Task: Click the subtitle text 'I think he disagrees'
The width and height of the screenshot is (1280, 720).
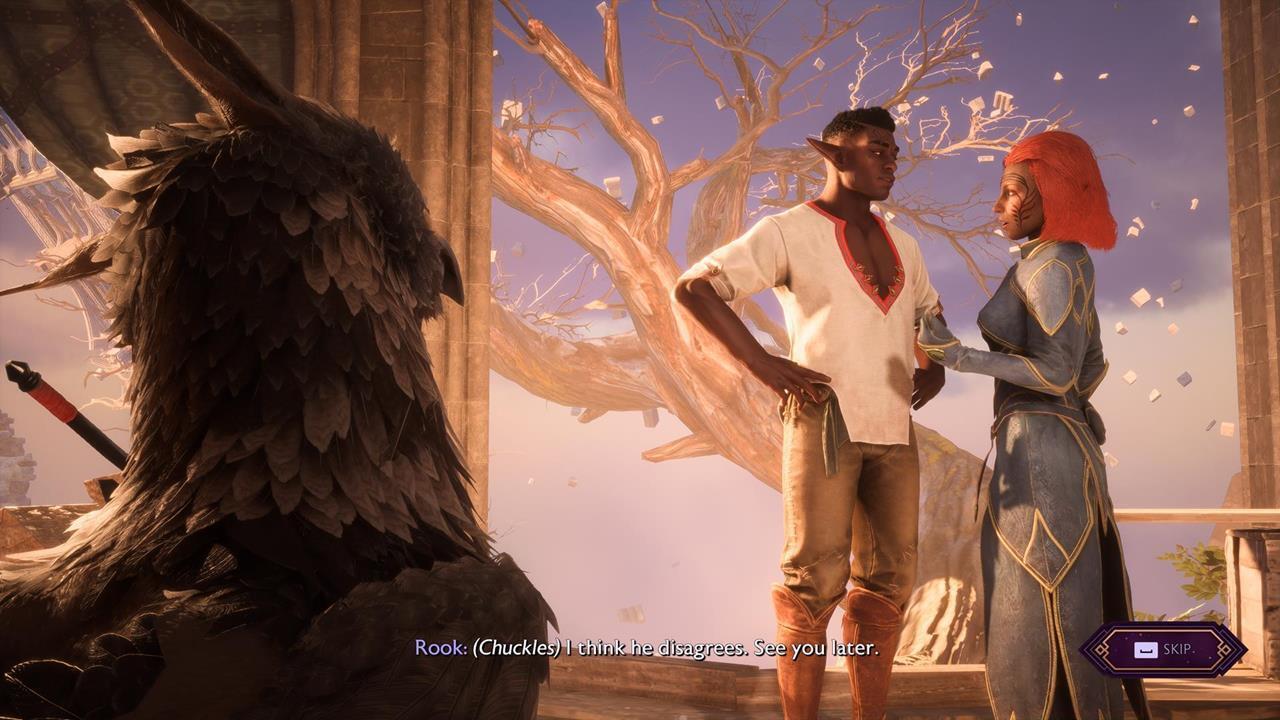Action: tap(655, 646)
